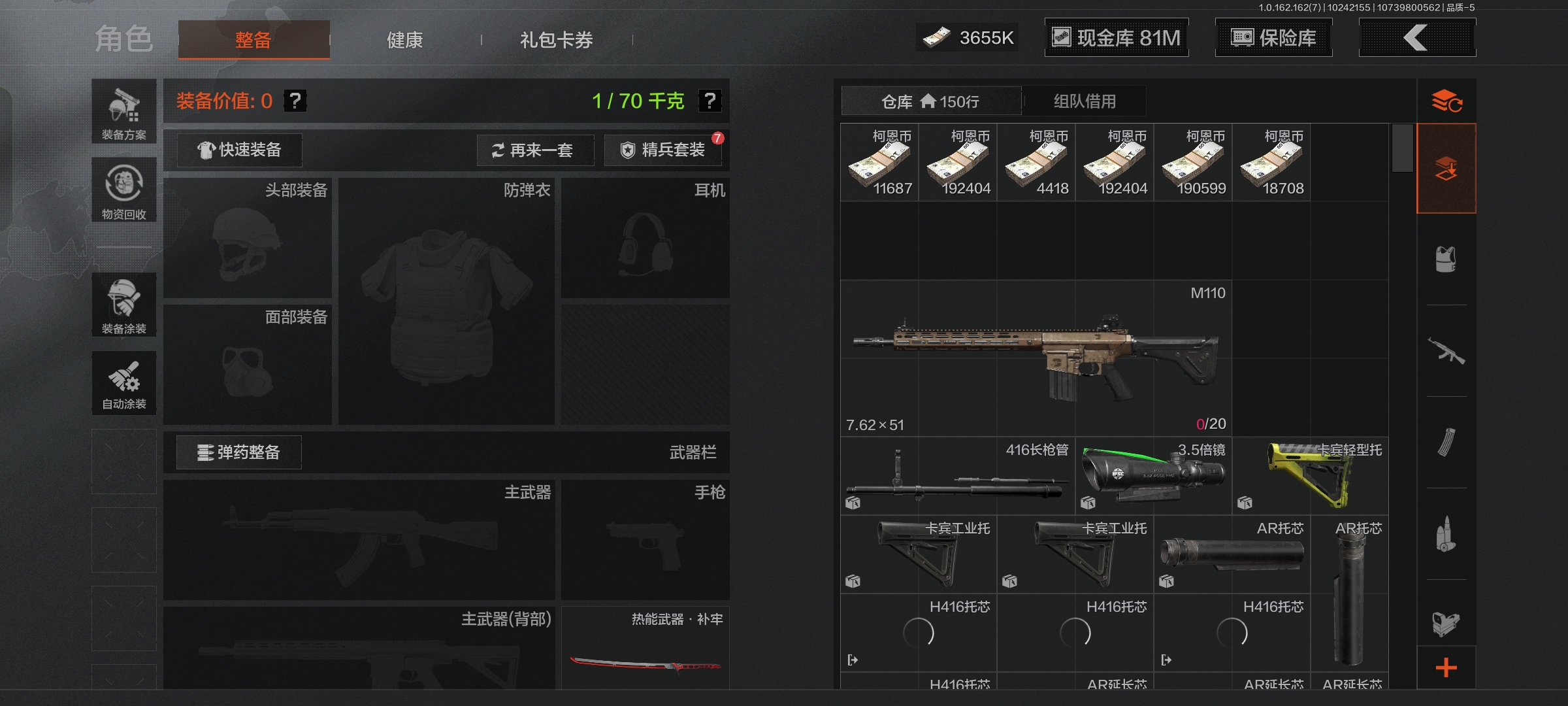
Task: Filter storage by body armor icon
Action: pyautogui.click(x=1446, y=260)
